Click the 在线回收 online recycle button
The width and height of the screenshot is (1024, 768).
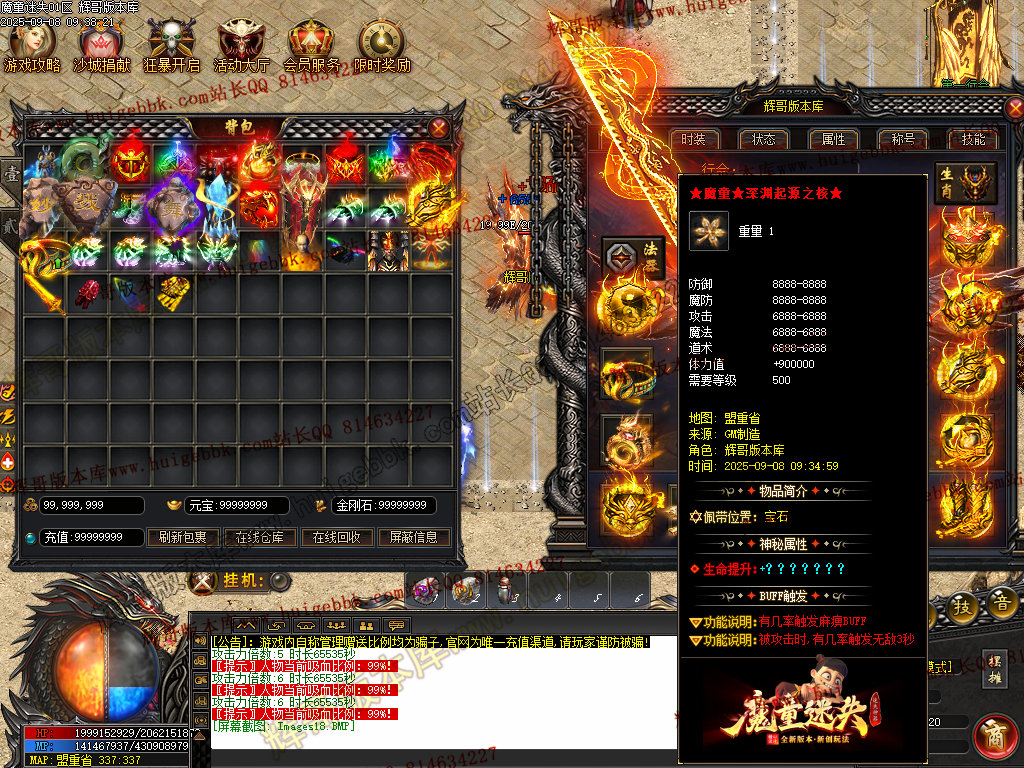tap(336, 537)
